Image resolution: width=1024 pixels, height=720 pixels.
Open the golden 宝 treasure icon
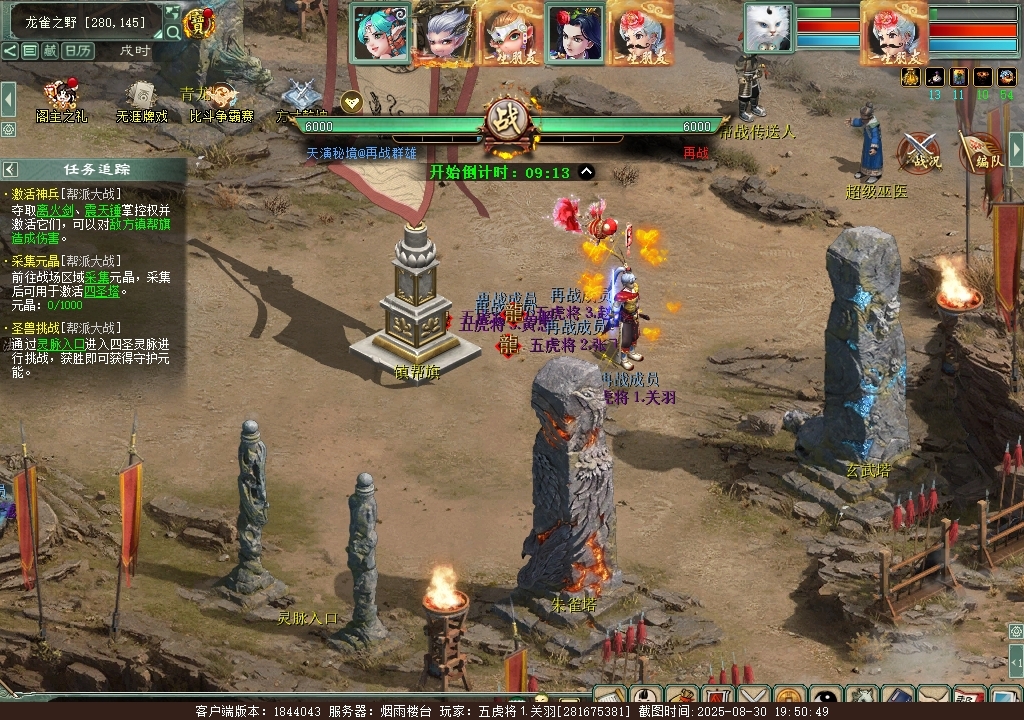pos(200,23)
